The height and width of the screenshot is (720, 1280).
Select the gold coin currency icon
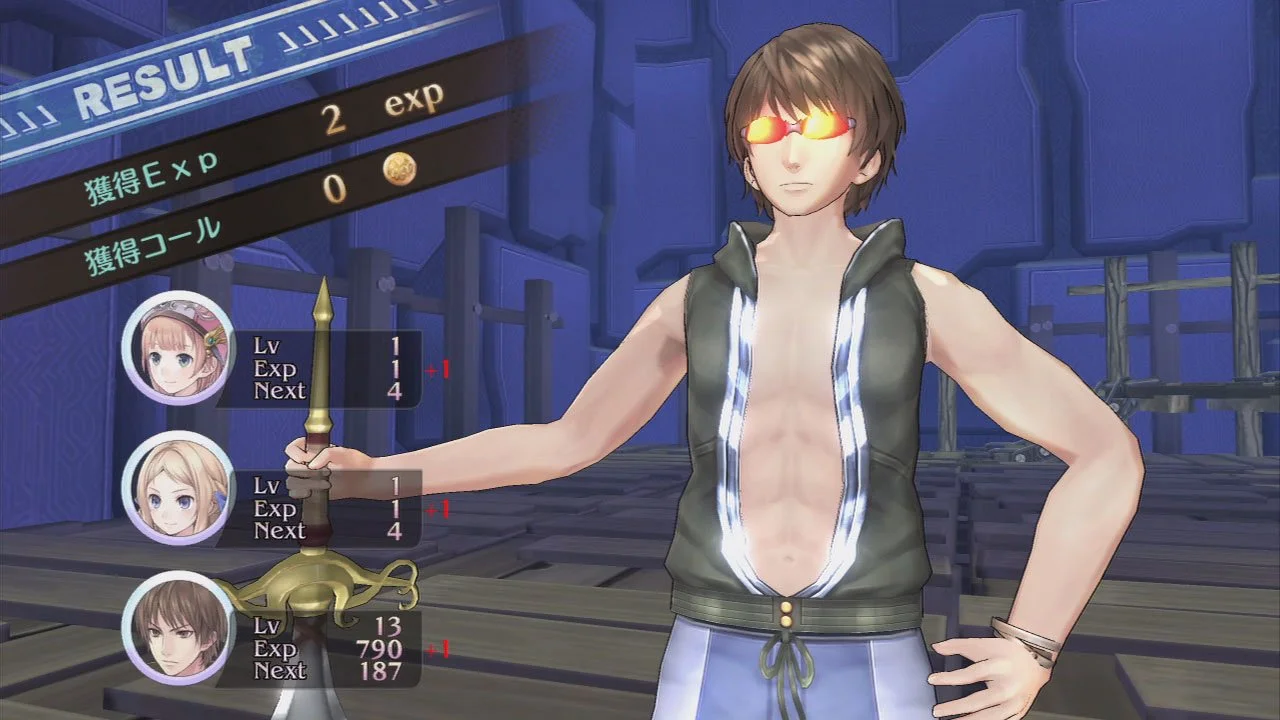pyautogui.click(x=399, y=169)
